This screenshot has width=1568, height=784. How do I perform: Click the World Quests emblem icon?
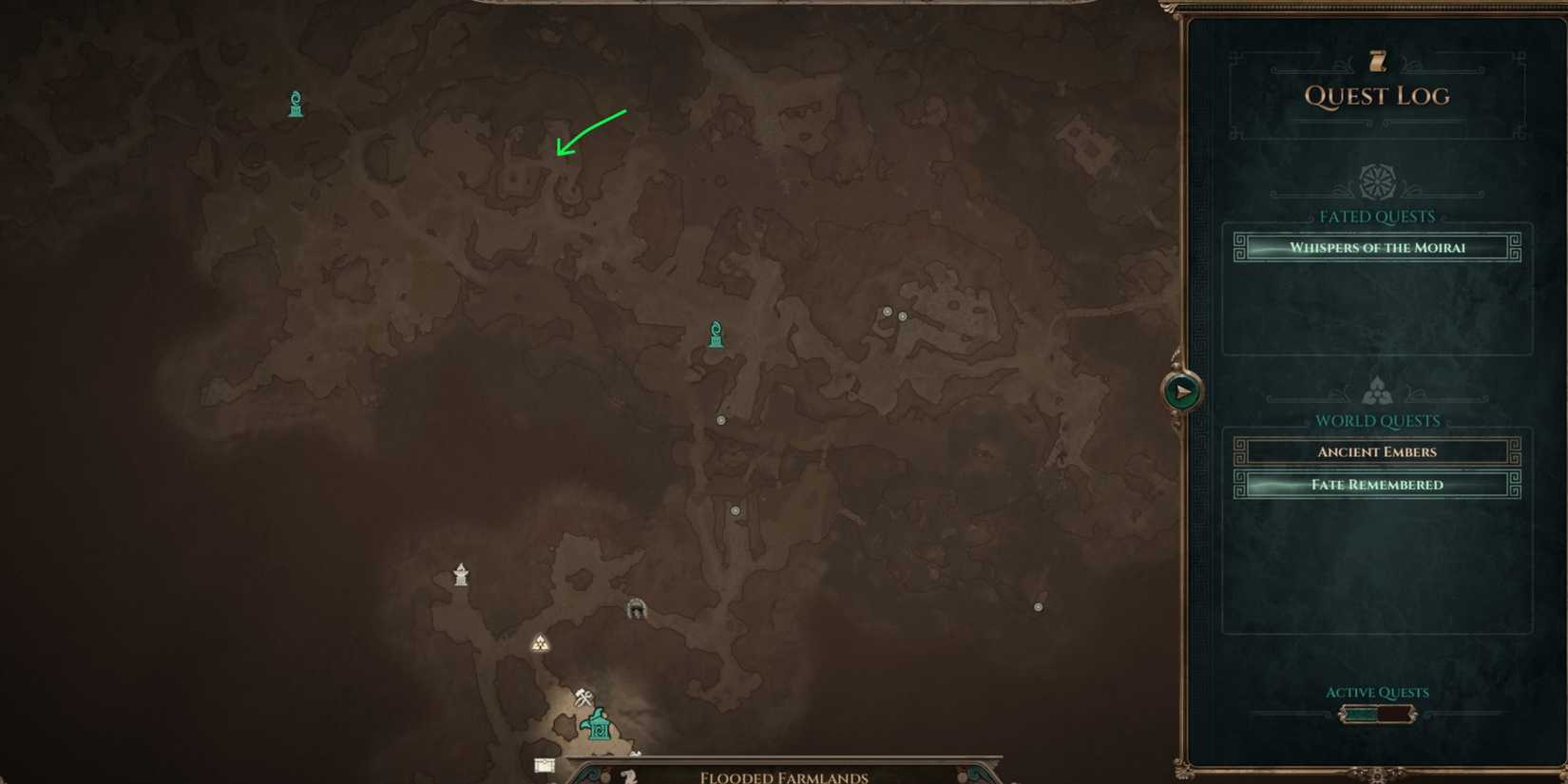tap(1376, 388)
